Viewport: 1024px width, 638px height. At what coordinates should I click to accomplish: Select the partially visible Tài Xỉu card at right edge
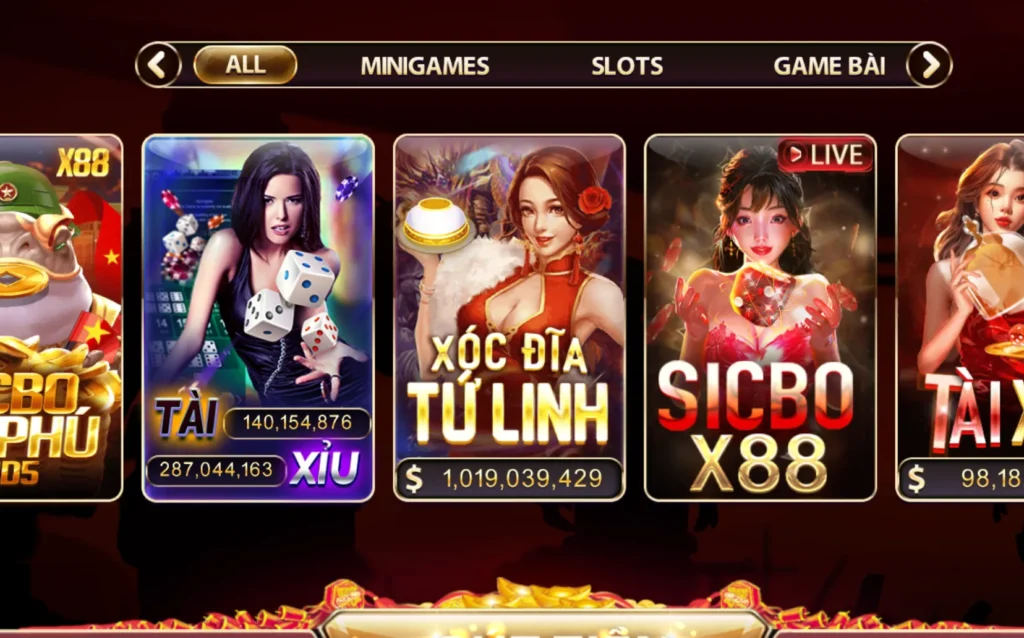tap(962, 318)
